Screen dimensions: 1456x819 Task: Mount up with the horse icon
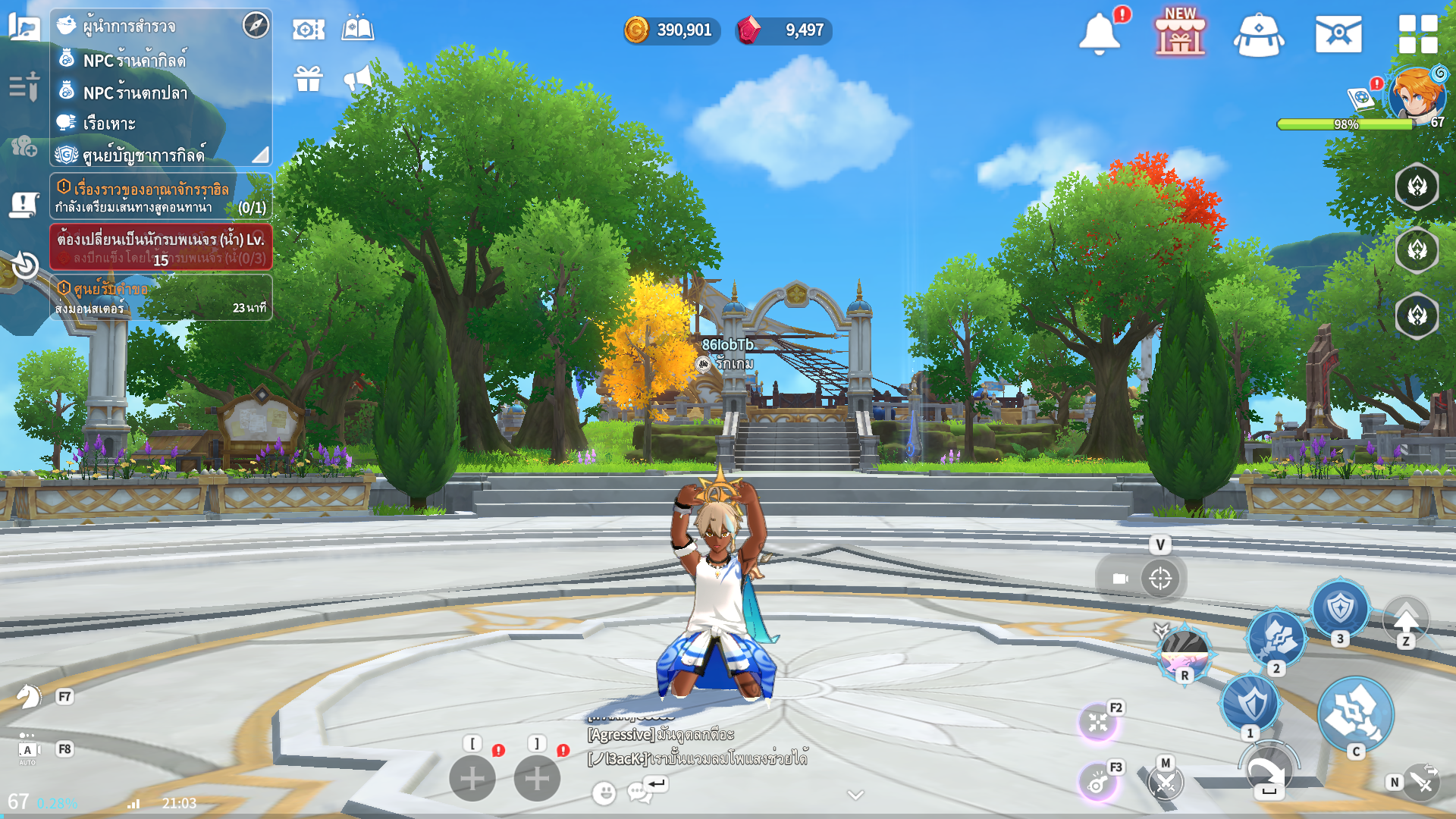coord(29,696)
